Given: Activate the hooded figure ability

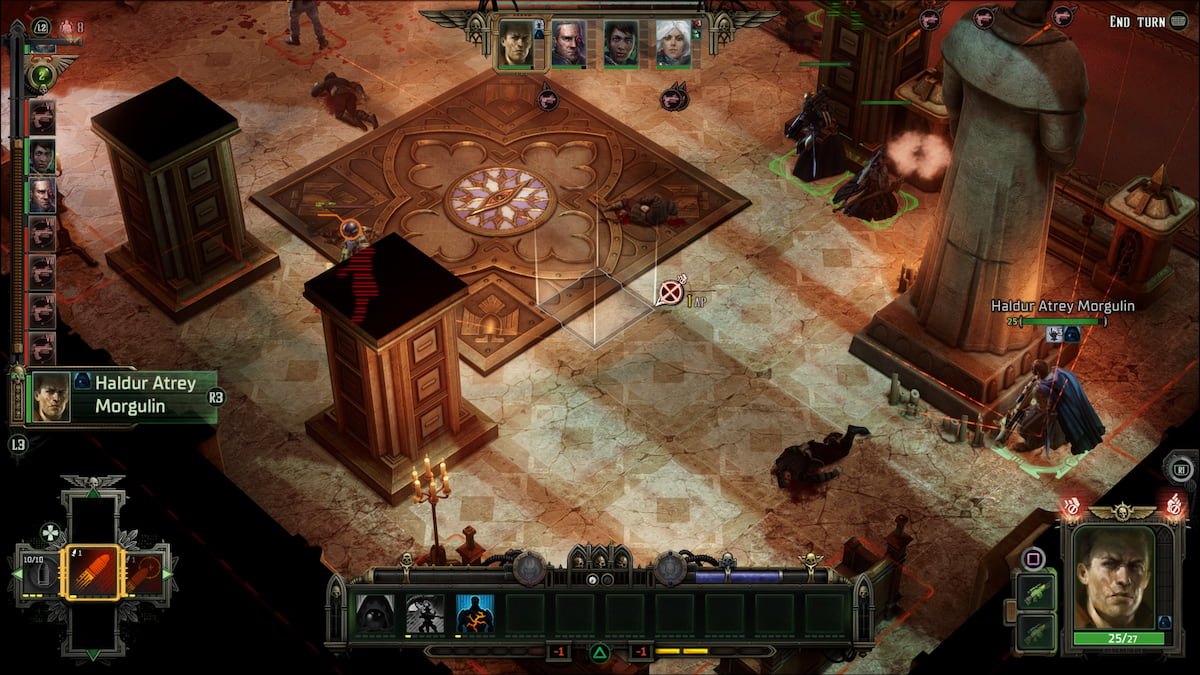Looking at the screenshot, I should (x=376, y=613).
